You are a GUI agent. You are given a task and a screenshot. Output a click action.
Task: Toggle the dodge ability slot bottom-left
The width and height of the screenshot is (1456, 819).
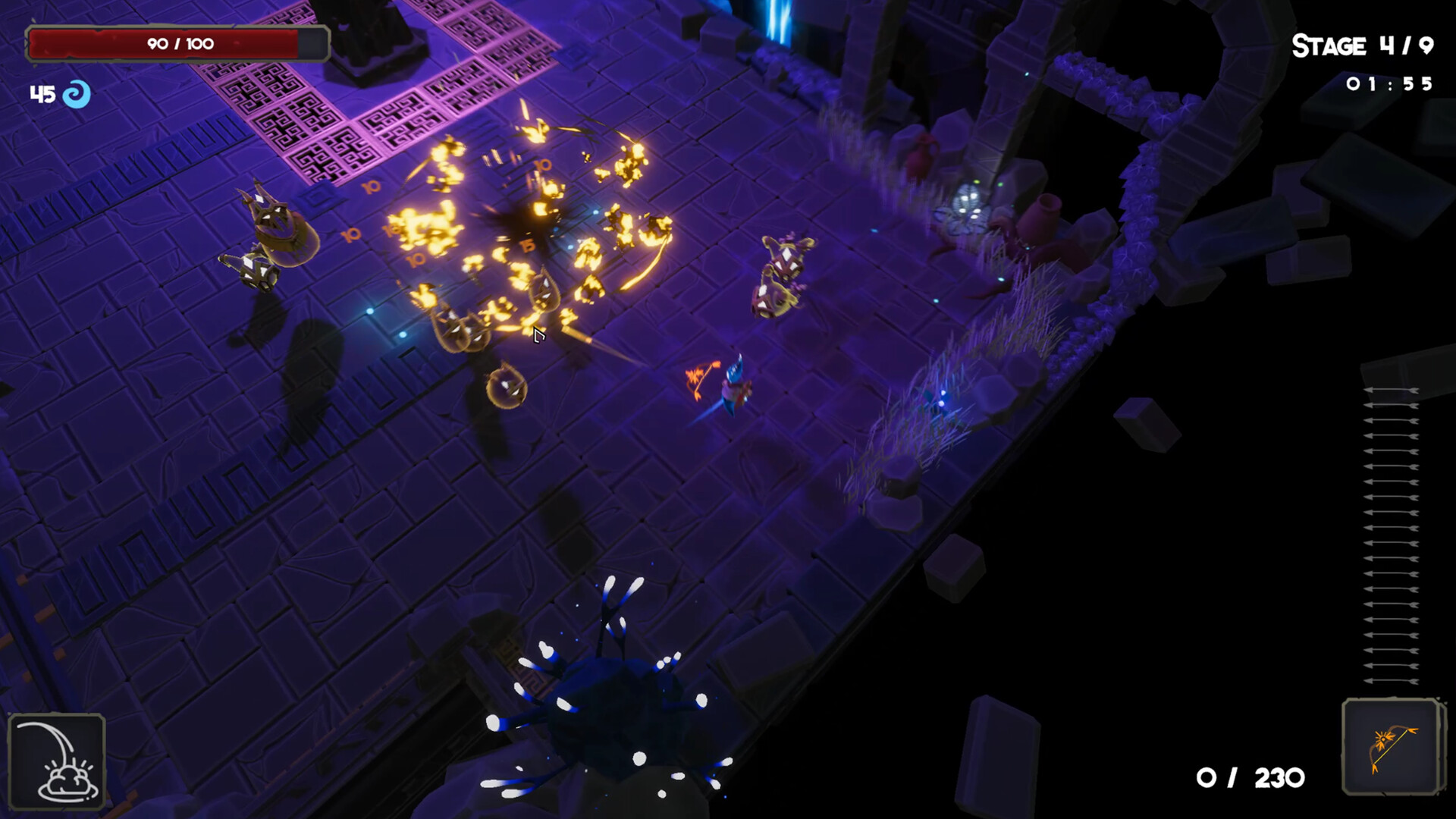tap(57, 762)
